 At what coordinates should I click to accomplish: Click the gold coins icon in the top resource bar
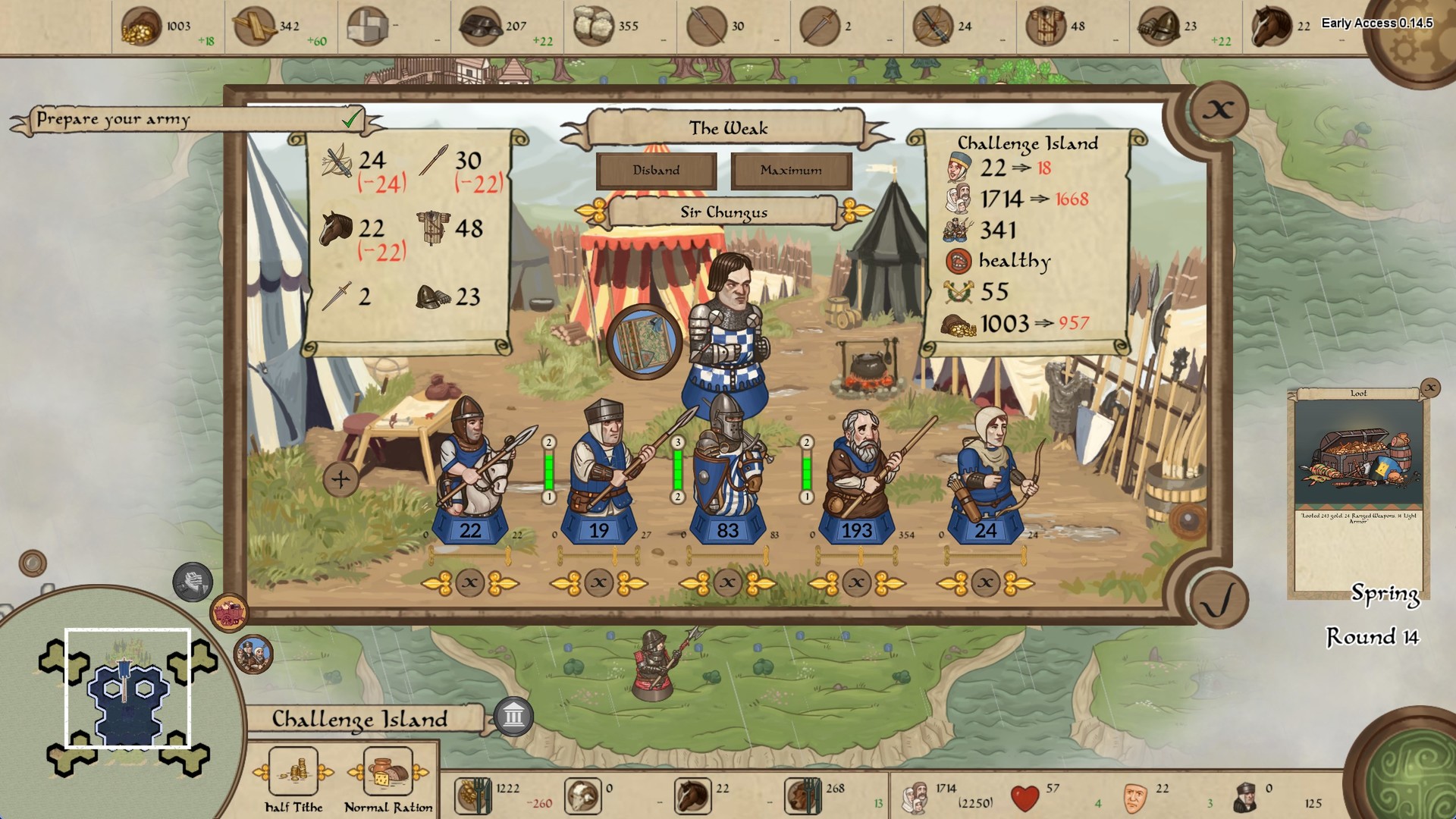tap(140, 23)
